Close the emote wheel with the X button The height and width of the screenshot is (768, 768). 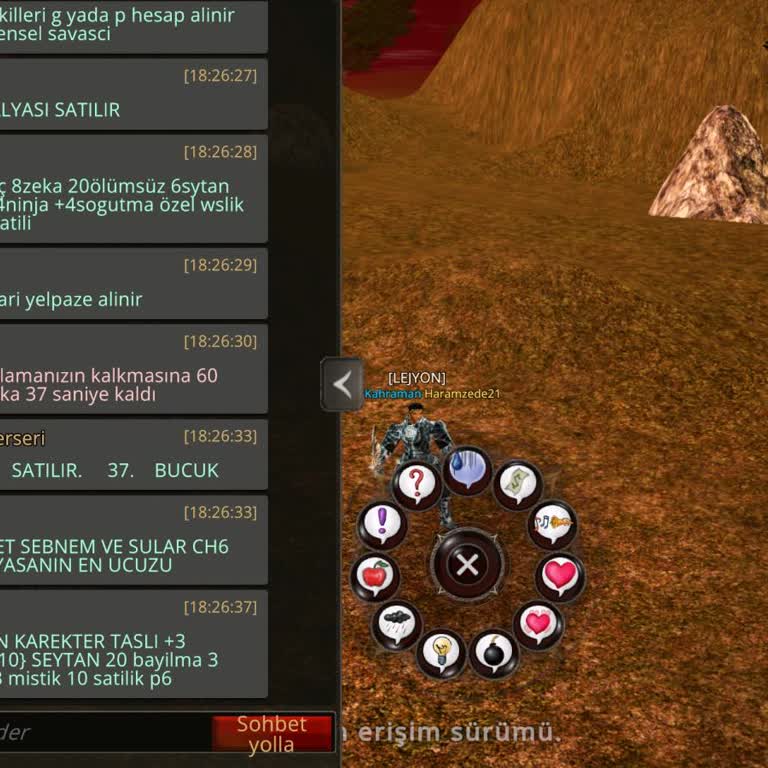(x=467, y=565)
